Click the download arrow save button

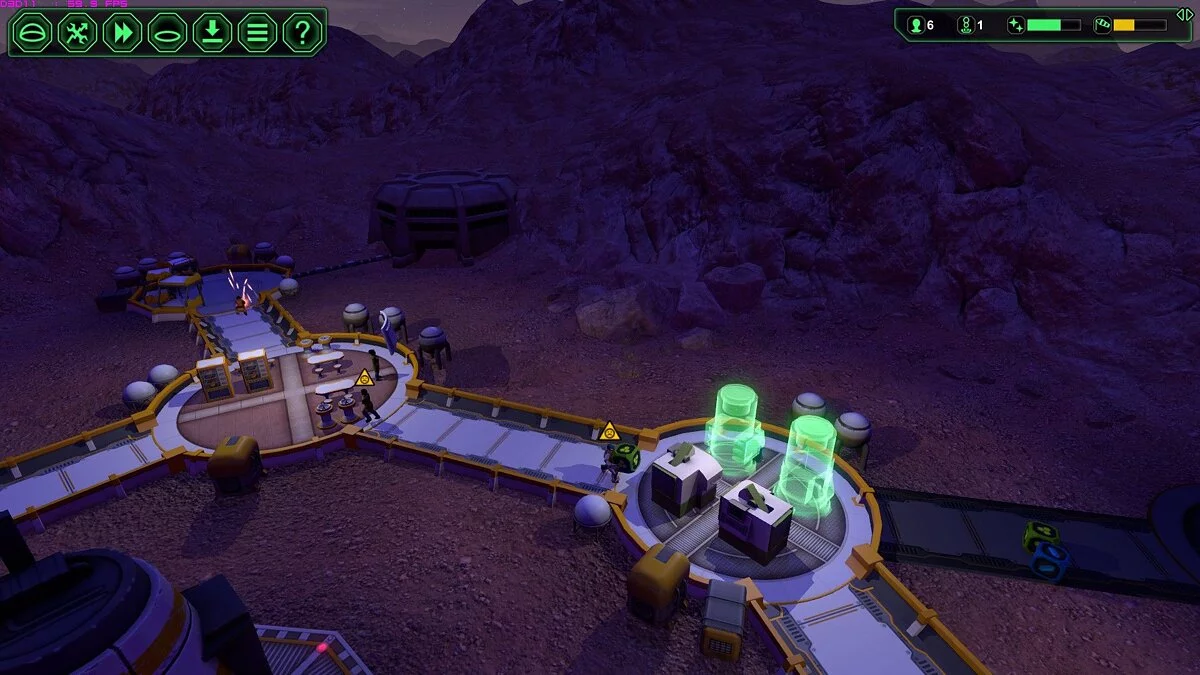point(212,32)
